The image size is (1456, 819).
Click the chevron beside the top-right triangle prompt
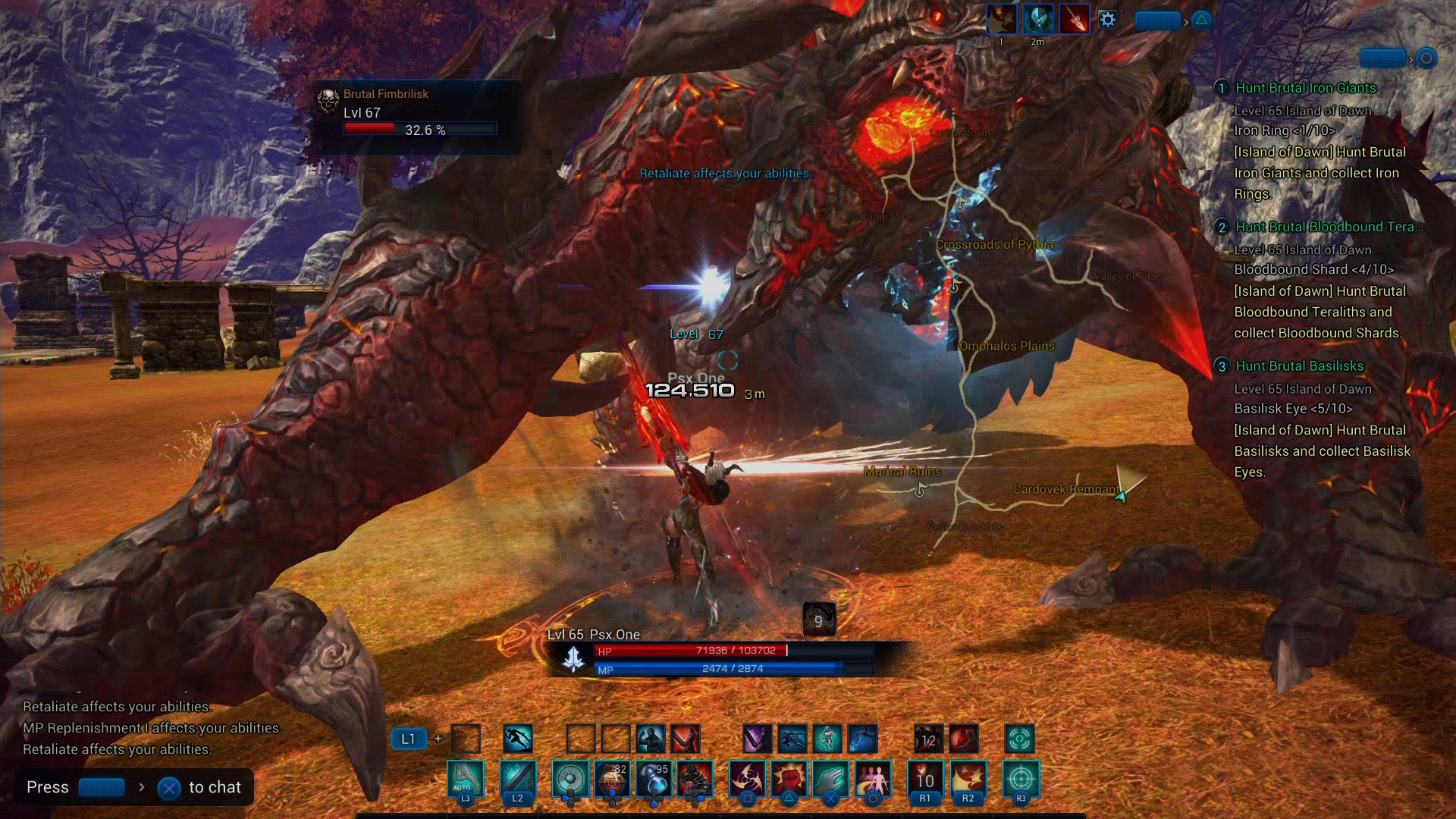click(1185, 21)
